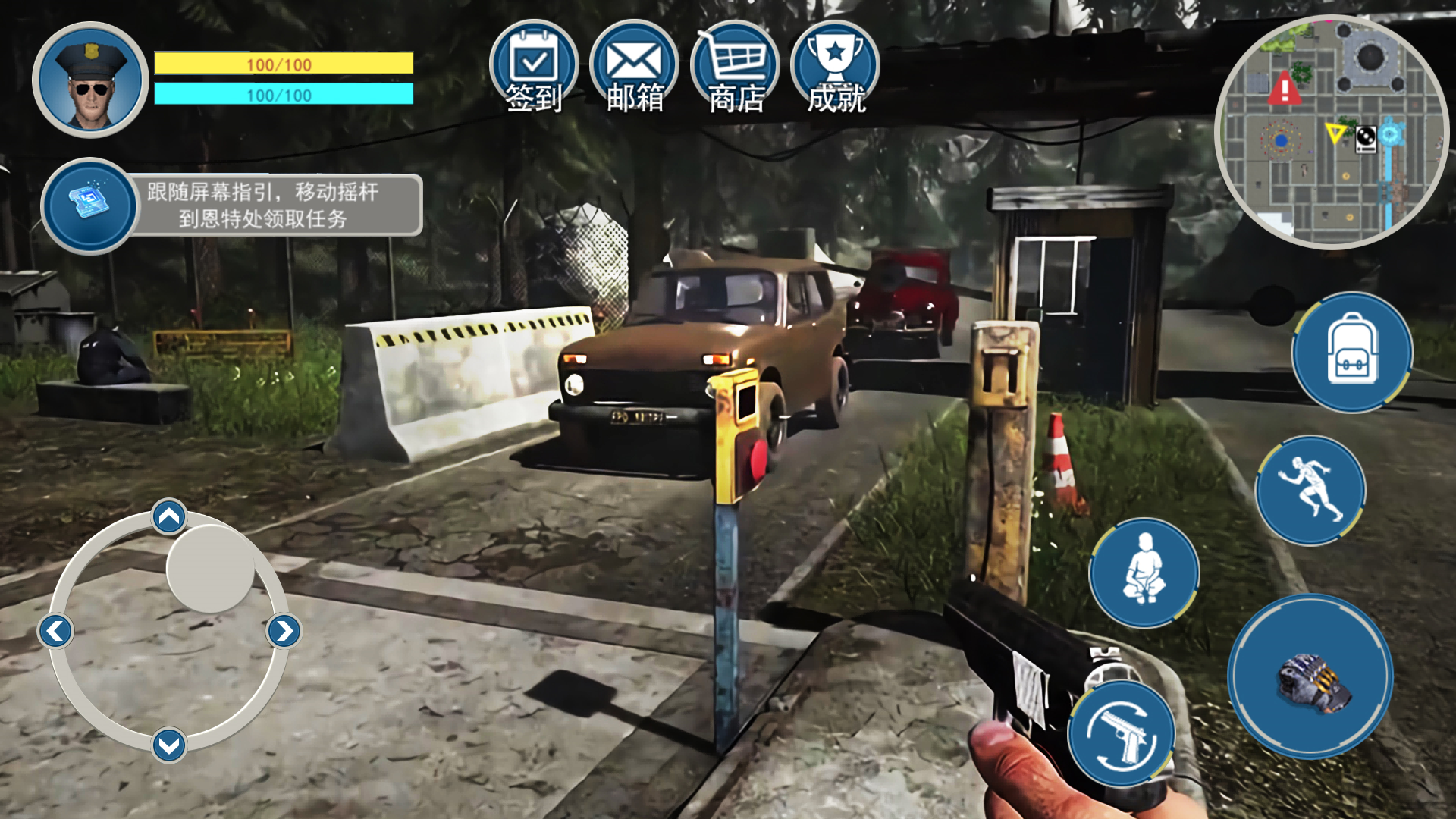The height and width of the screenshot is (819, 1456).
Task: Tap the joystick down arrow
Action: (x=169, y=745)
